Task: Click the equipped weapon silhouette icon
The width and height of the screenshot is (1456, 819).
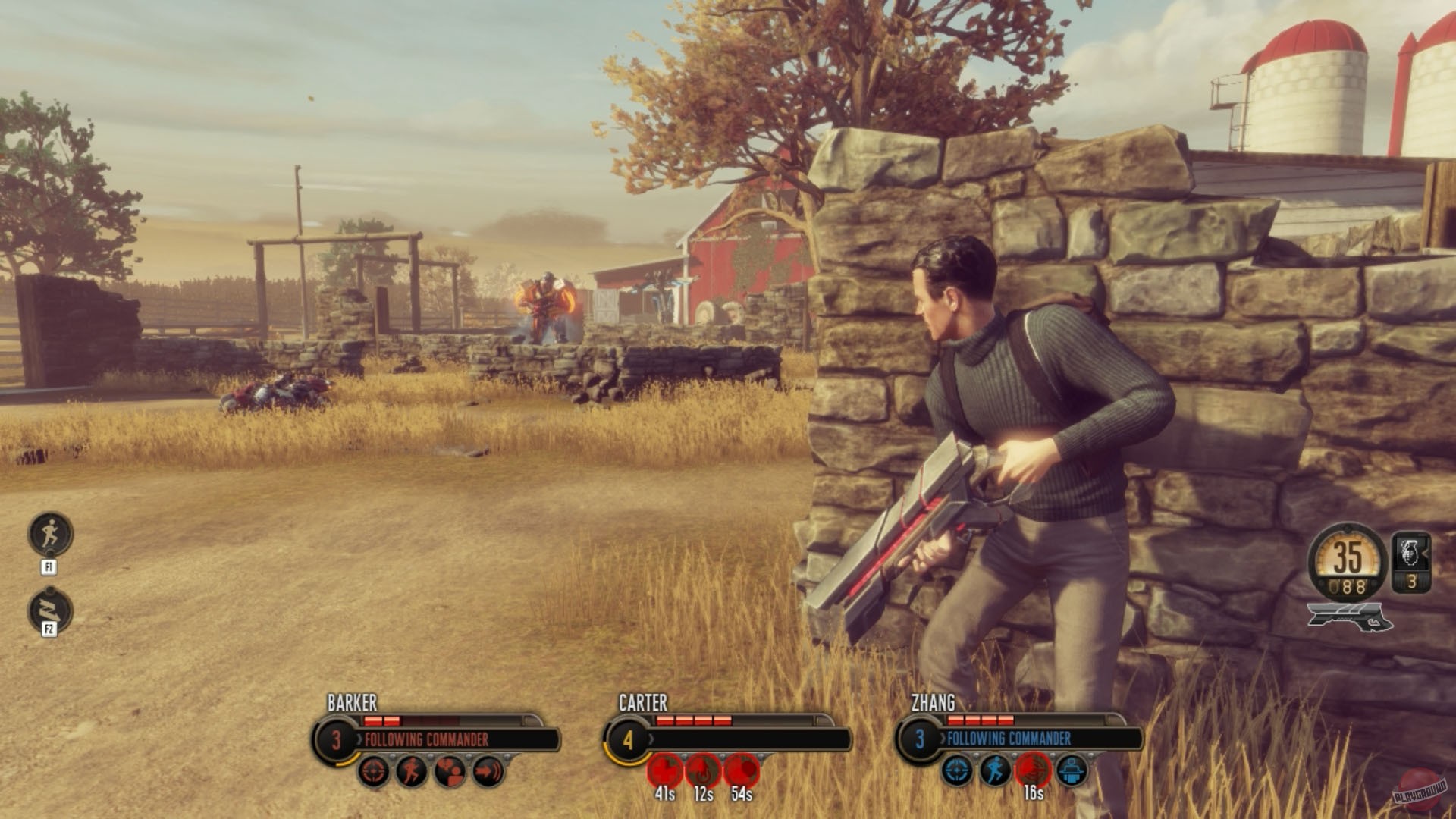Action: point(1350,617)
